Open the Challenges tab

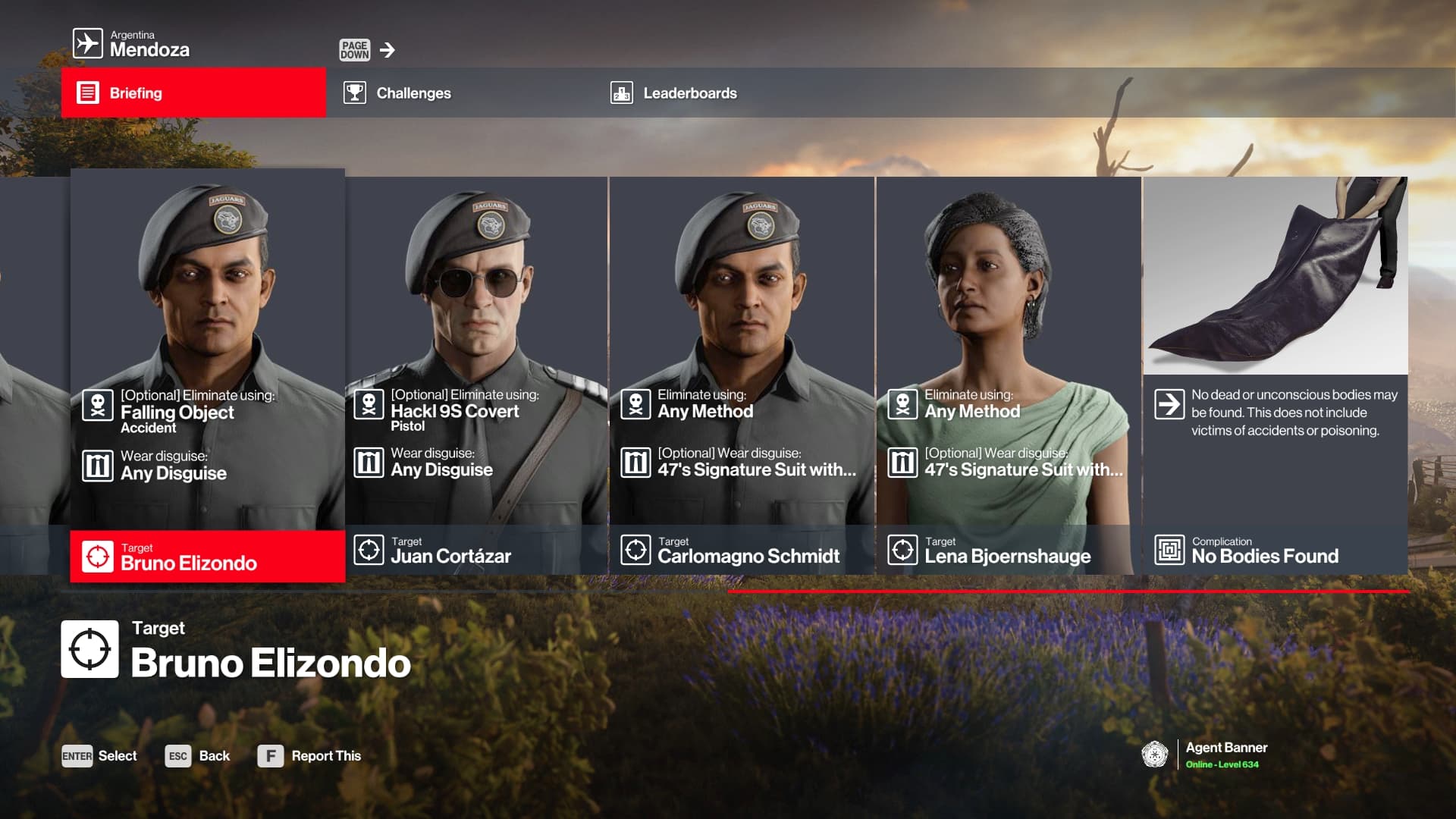coord(413,93)
